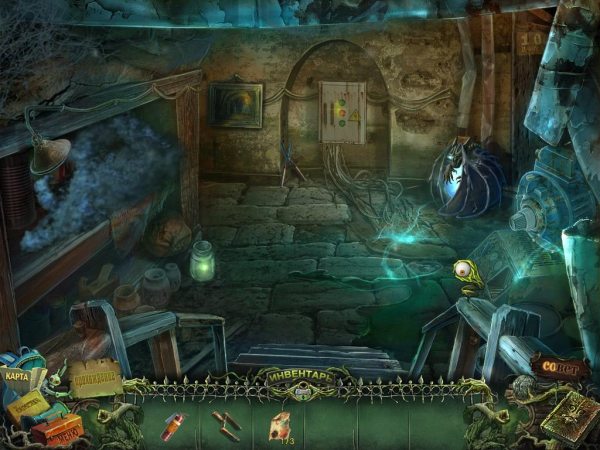Select the fire extinguisher inventory item
Viewport: 600px width, 450px height.
click(x=174, y=425)
